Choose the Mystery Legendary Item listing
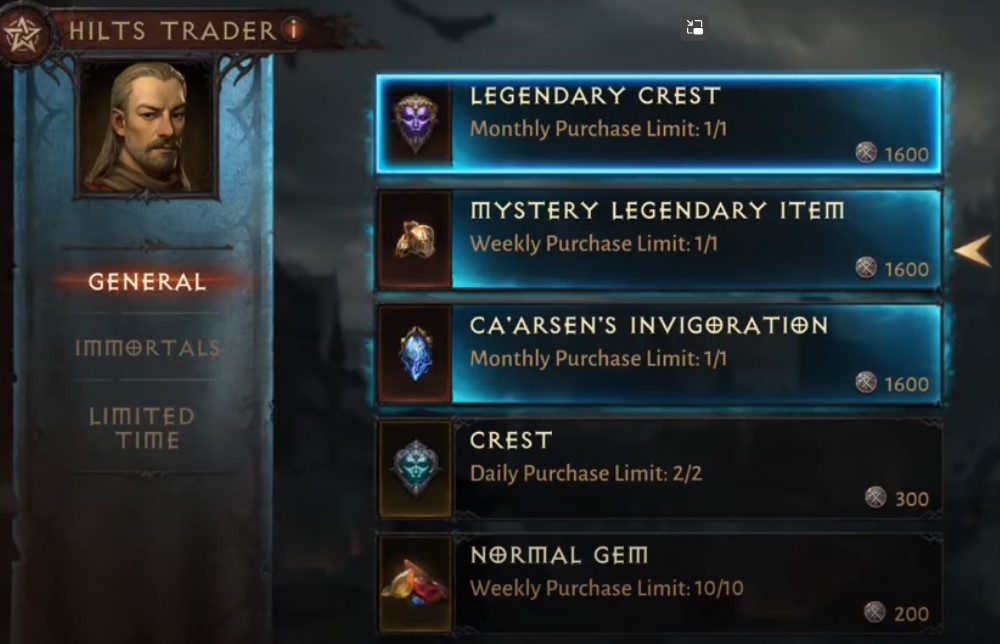 pos(658,240)
